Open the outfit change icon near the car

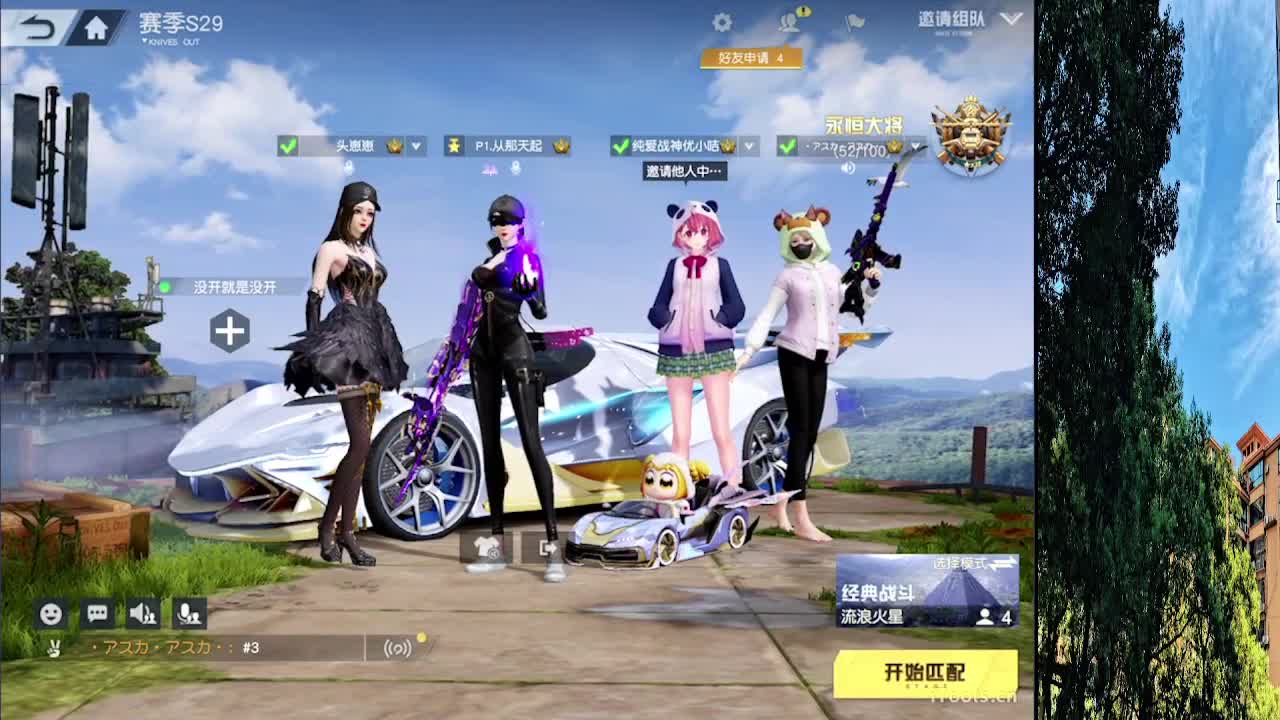coord(485,549)
